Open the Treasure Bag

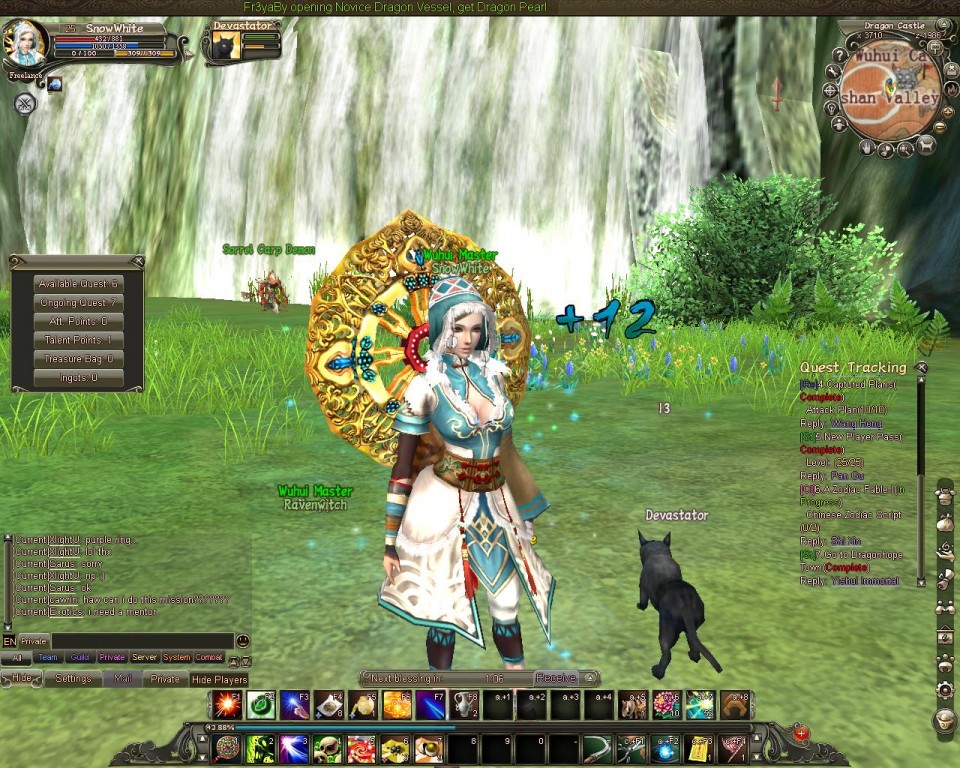78,359
